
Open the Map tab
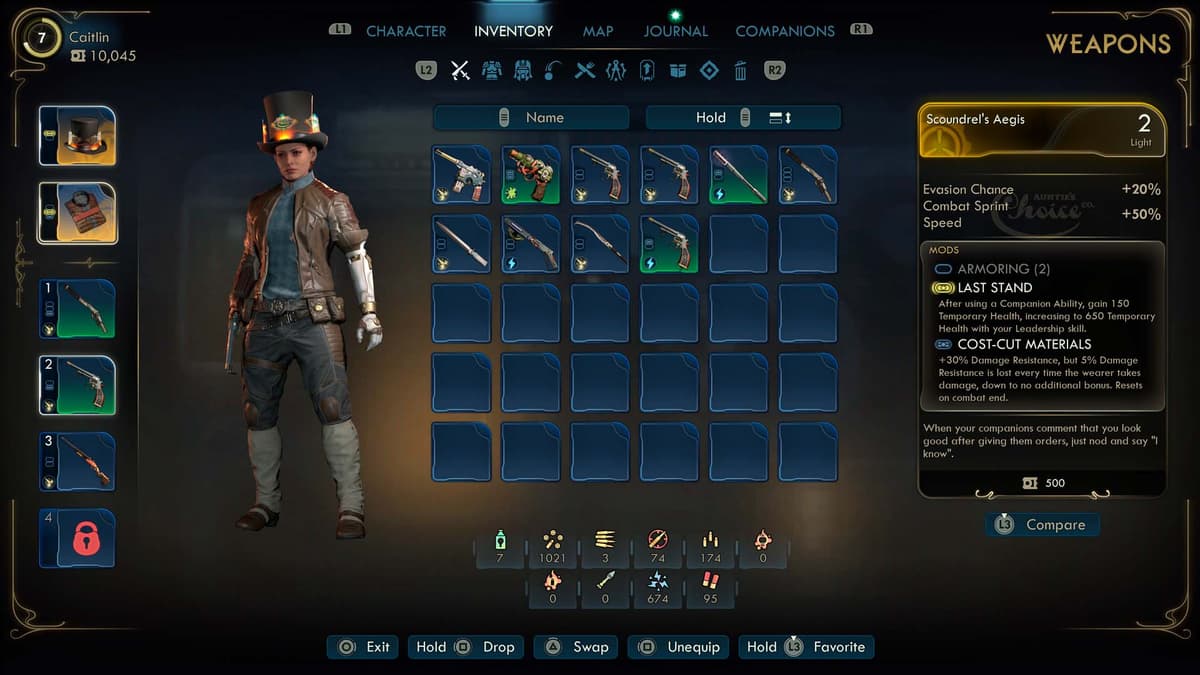coord(598,31)
